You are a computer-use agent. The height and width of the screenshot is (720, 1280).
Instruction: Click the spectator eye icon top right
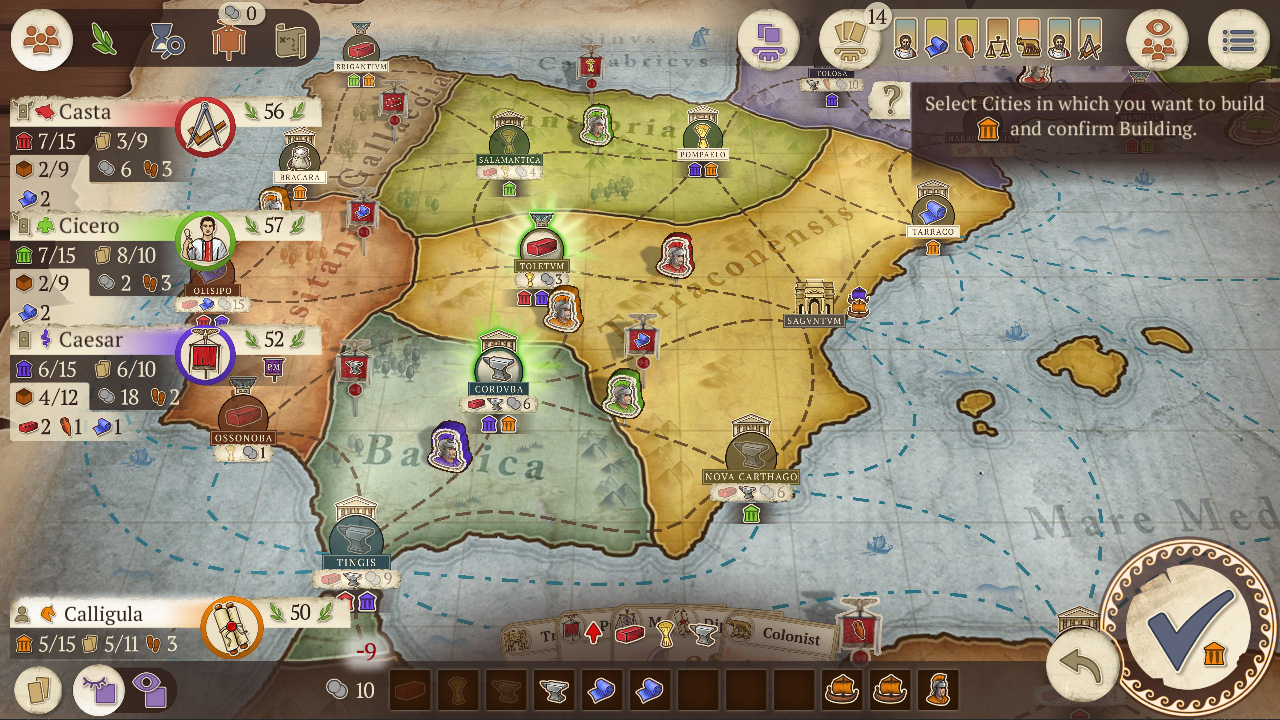tap(1157, 40)
